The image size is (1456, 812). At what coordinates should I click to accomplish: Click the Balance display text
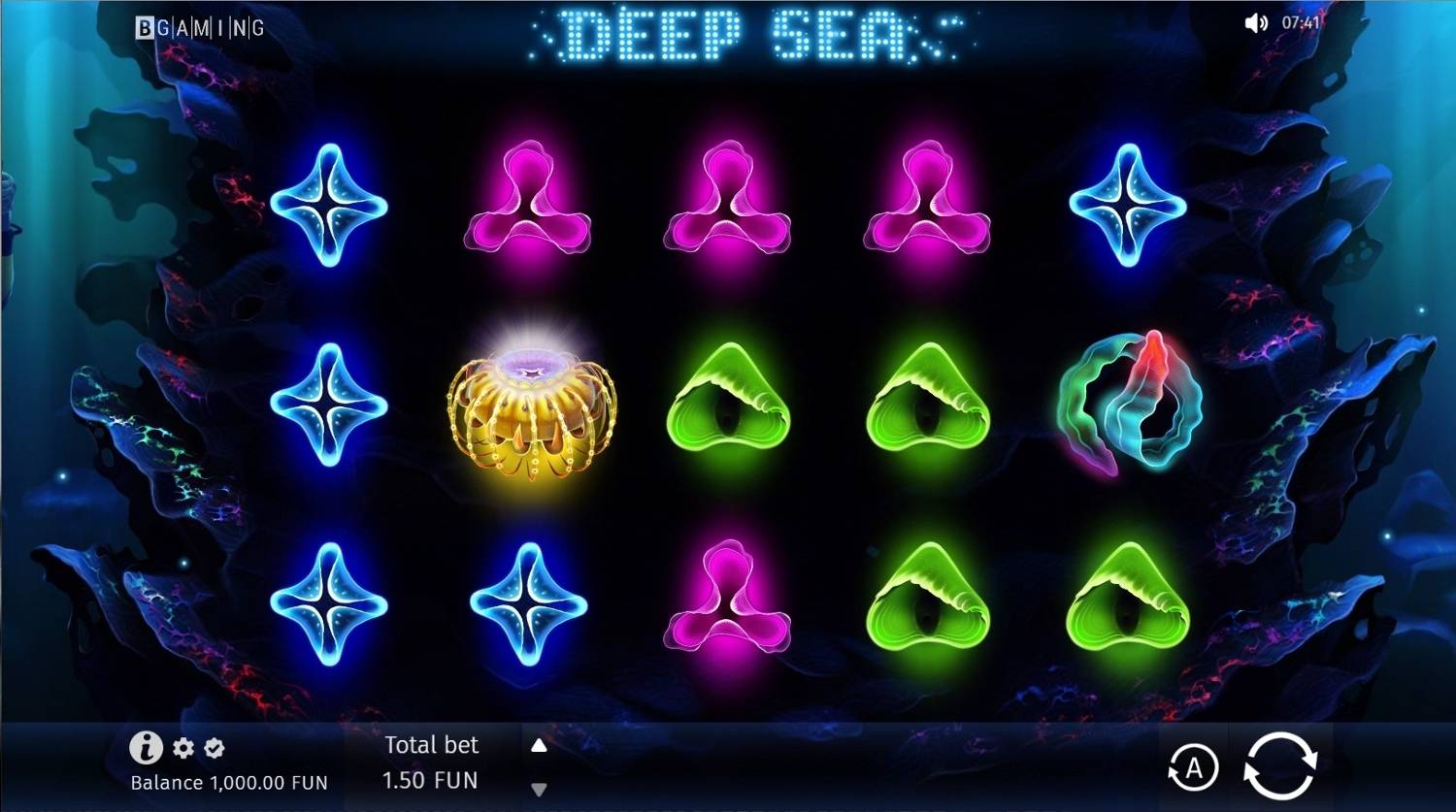pos(229,782)
